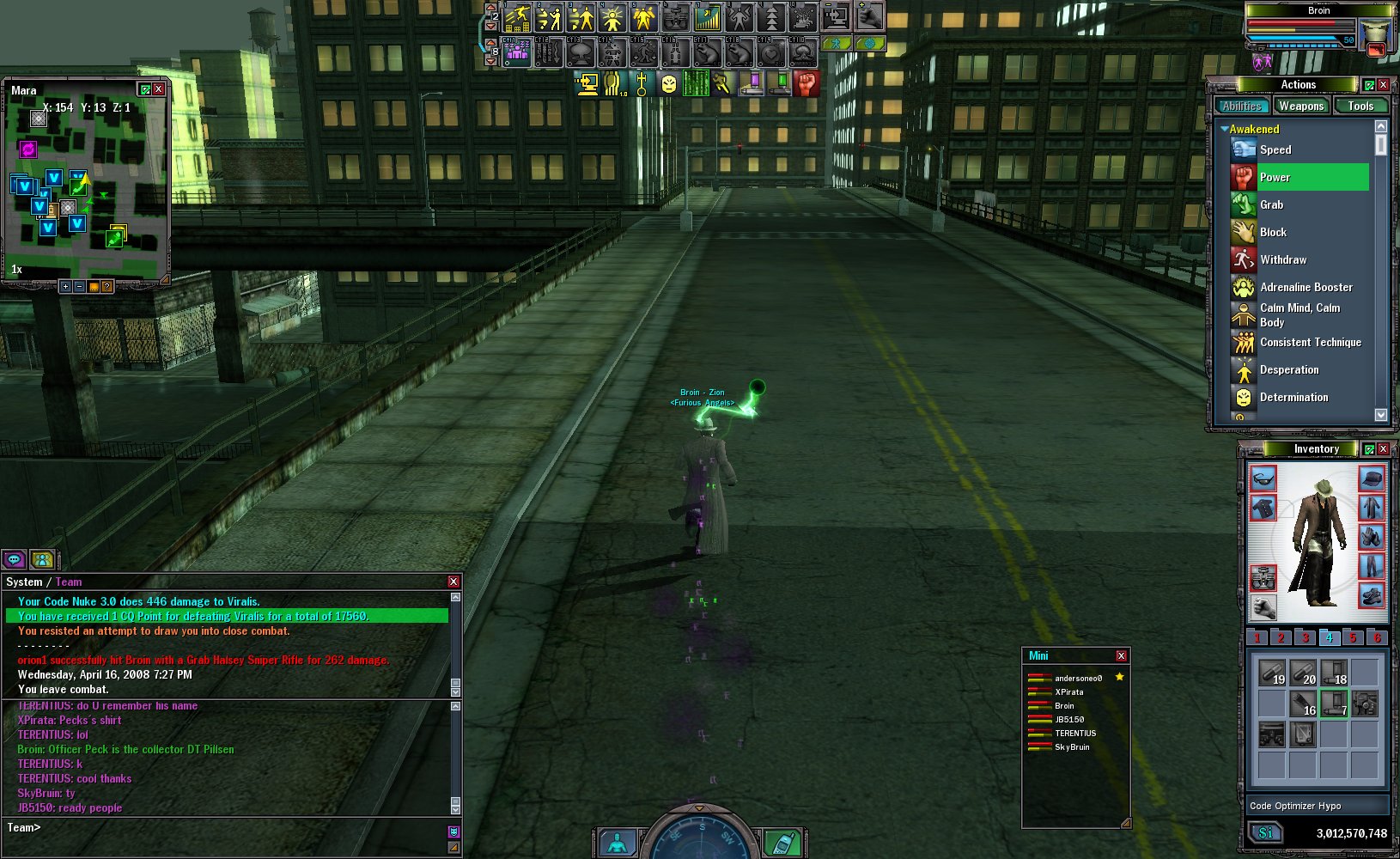Choose the Grab ability
This screenshot has height=859, width=1400.
(x=1271, y=204)
